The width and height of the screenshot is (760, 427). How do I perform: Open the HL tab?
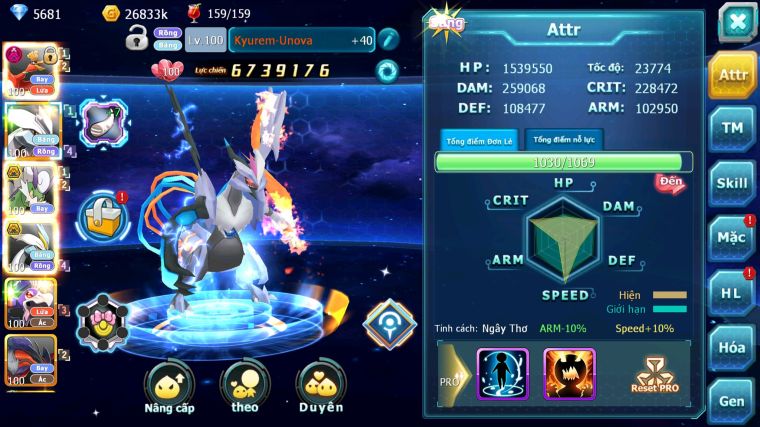click(732, 292)
